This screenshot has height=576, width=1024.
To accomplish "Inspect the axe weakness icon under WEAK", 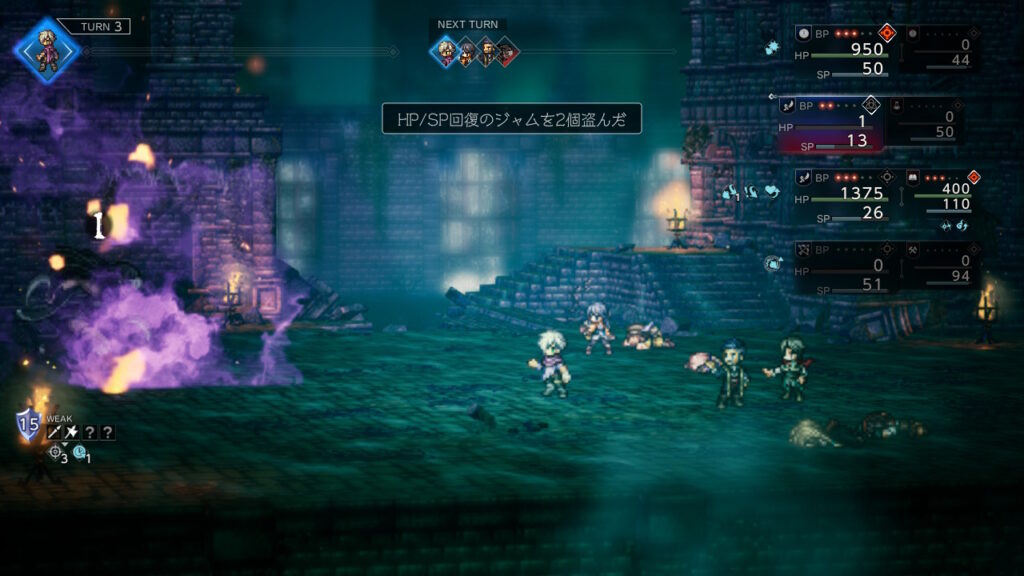I will pyautogui.click(x=73, y=432).
